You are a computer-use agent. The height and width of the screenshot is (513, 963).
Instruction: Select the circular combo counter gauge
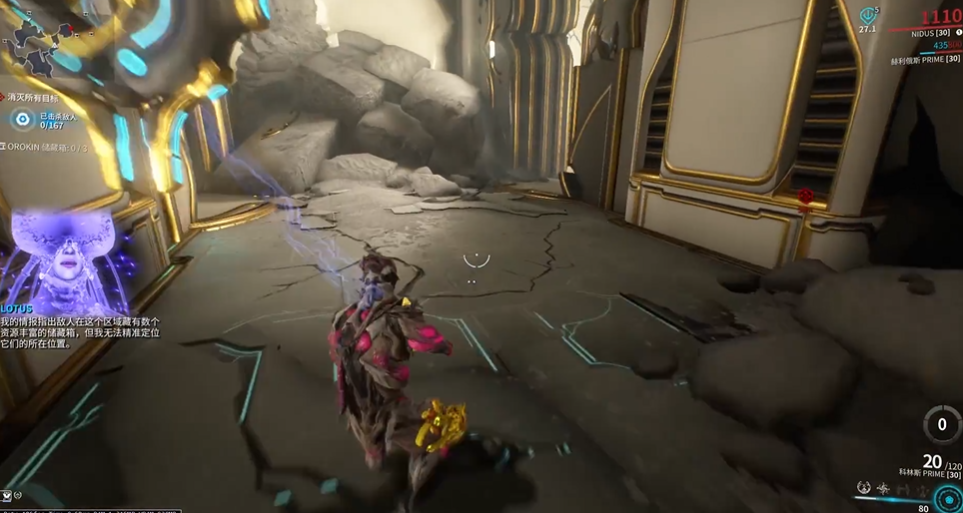(x=941, y=424)
